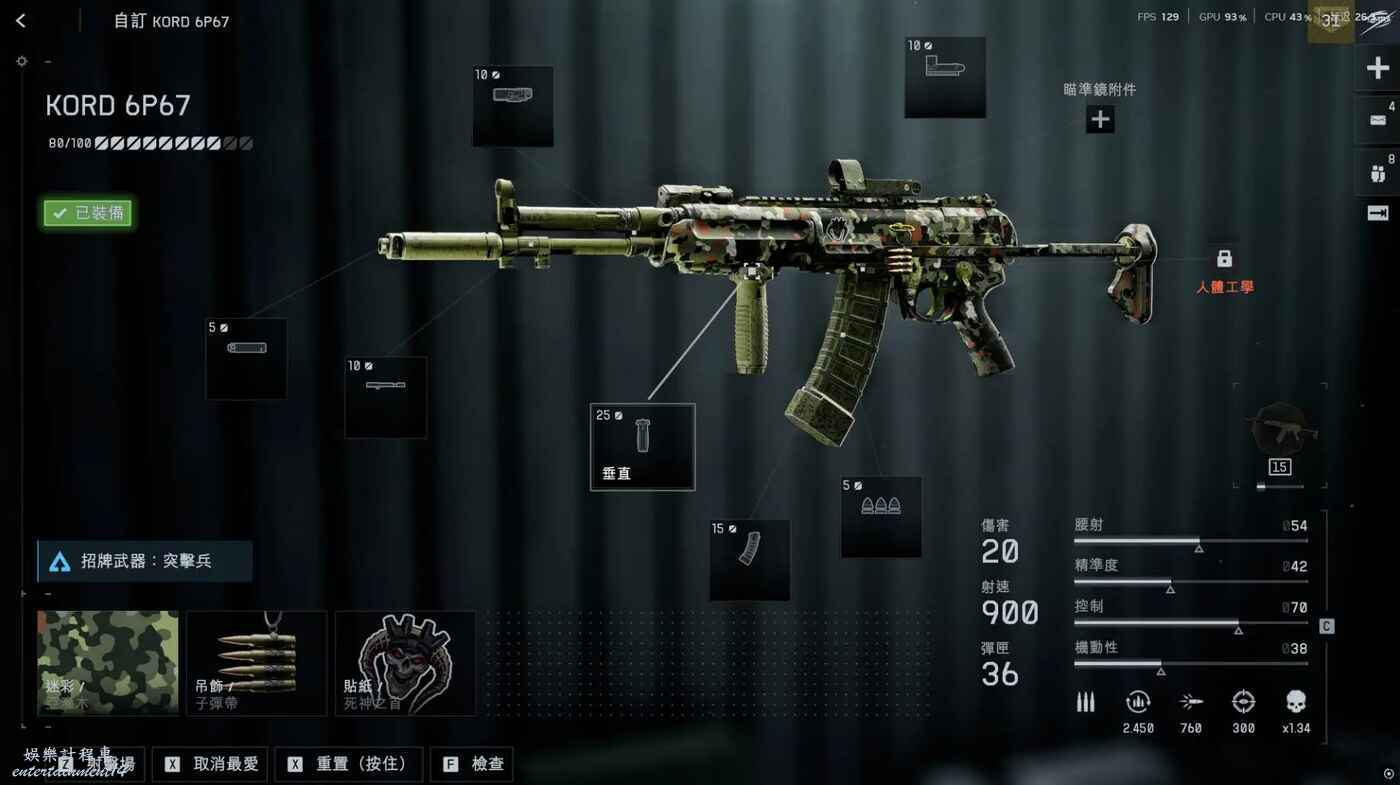Open the top rail attachment slot
The height and width of the screenshot is (785, 1400).
coord(512,105)
